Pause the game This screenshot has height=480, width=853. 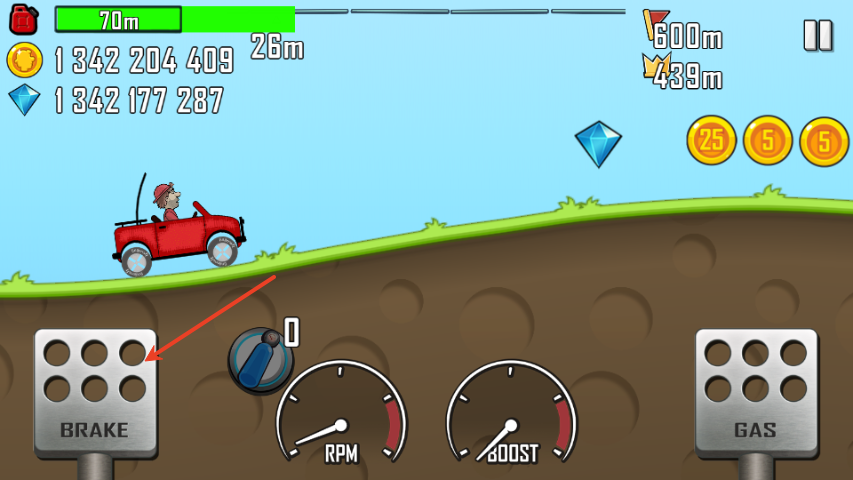coord(817,35)
